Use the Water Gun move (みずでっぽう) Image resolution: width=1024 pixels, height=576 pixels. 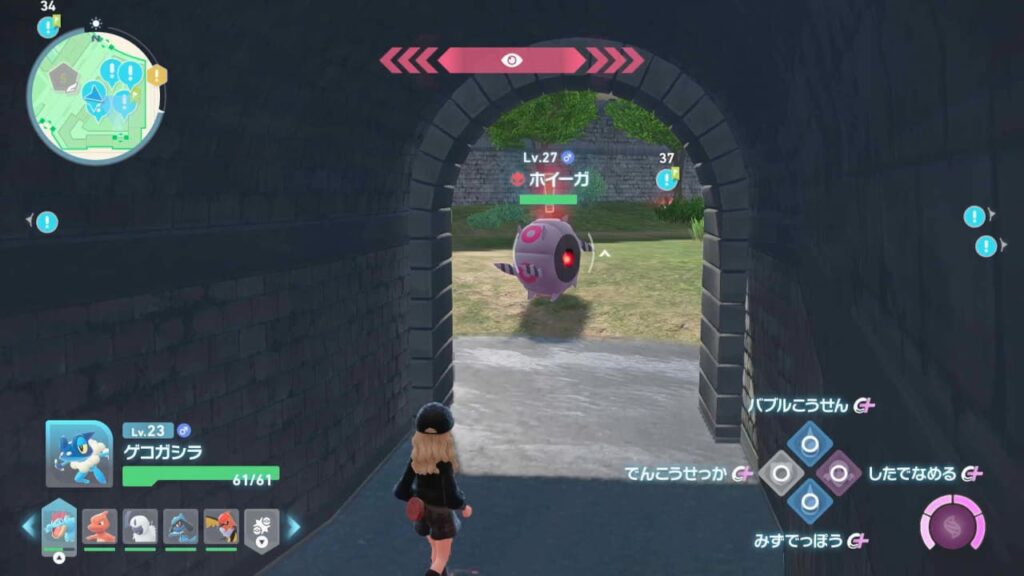click(809, 501)
